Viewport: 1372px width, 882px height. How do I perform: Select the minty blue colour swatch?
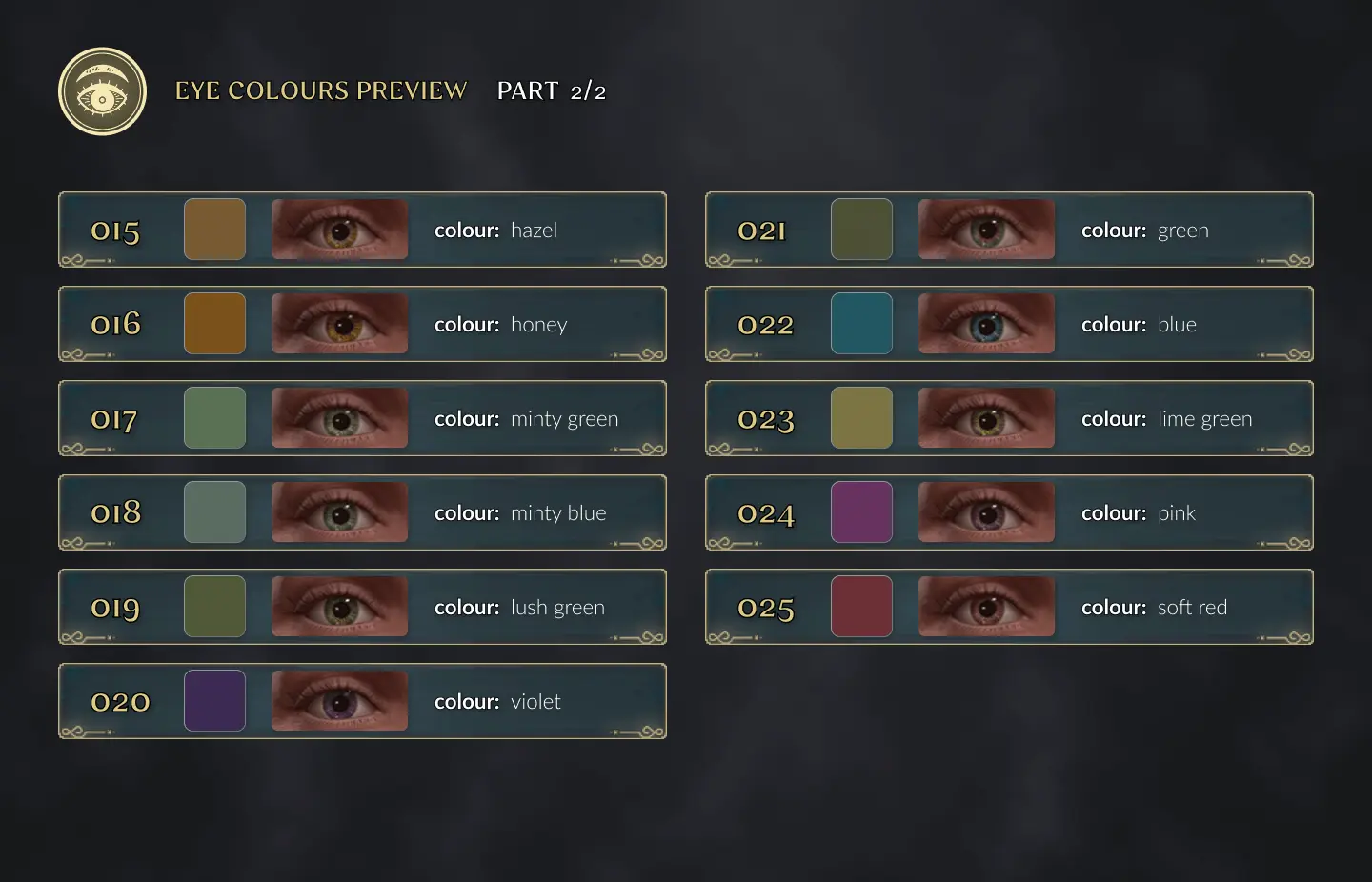pos(214,512)
